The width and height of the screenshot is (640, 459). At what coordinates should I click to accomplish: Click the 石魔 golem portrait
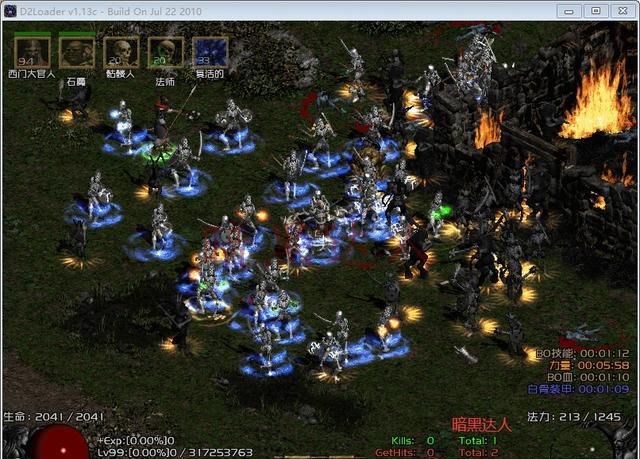[76, 52]
